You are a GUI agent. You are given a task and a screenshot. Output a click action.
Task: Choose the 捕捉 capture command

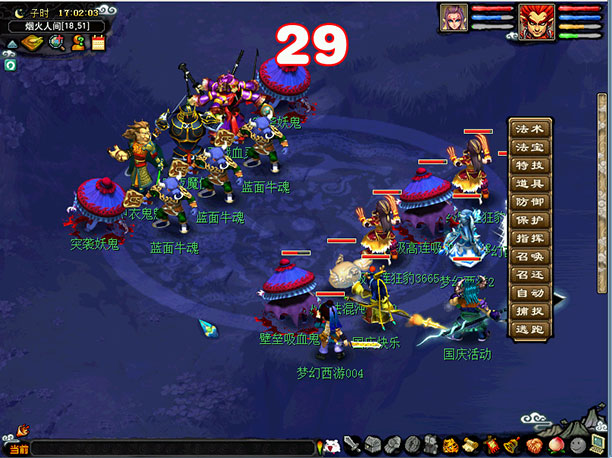tap(530, 312)
